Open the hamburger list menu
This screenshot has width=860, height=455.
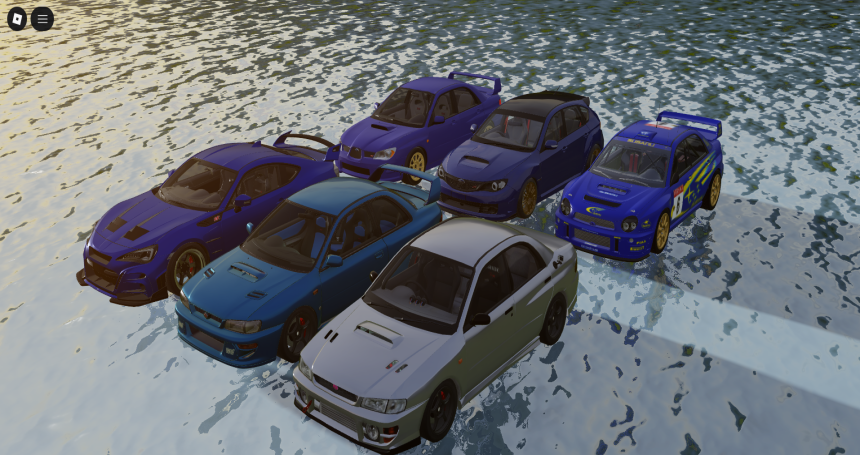click(42, 18)
